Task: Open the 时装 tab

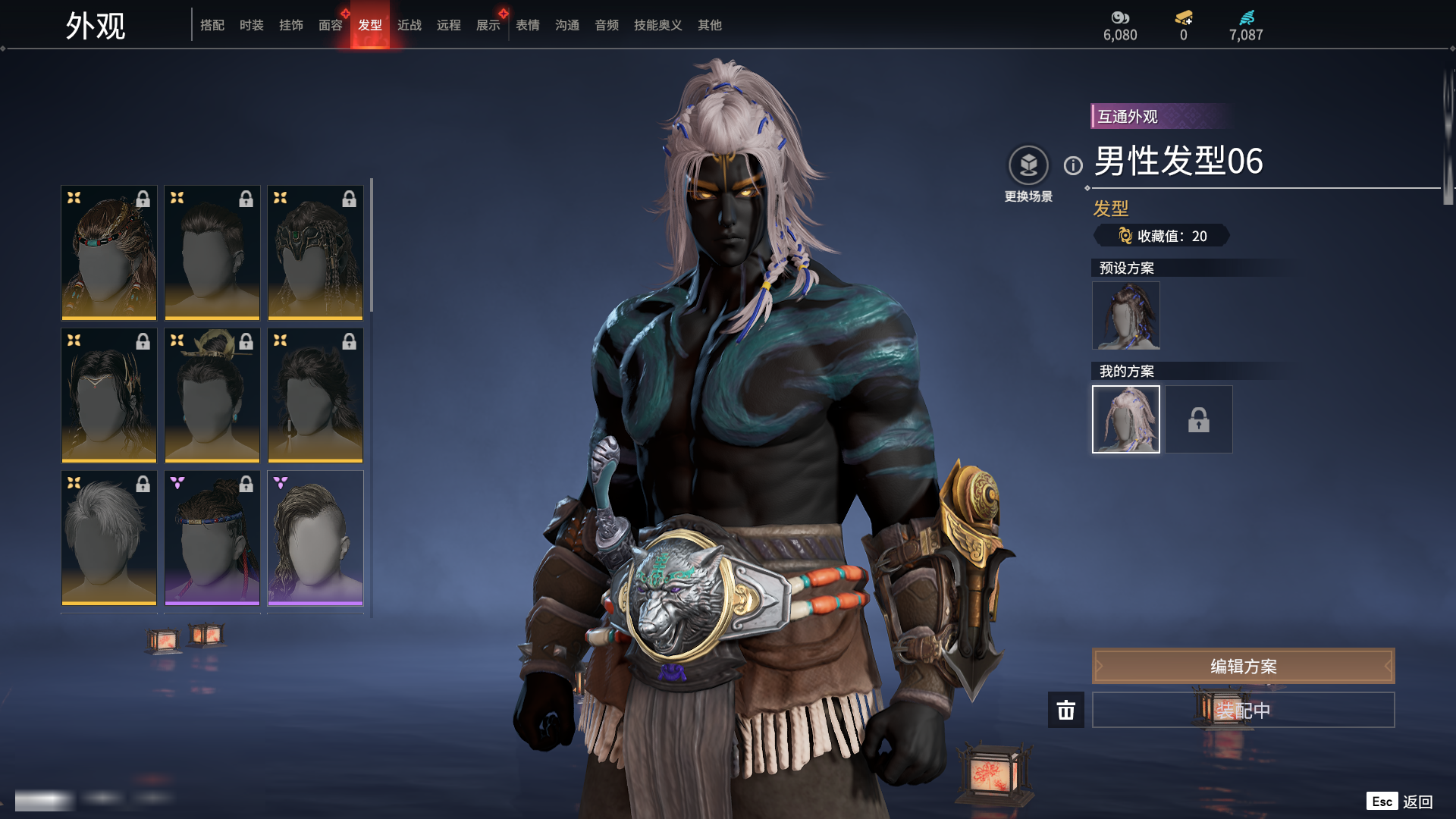Action: (252, 25)
